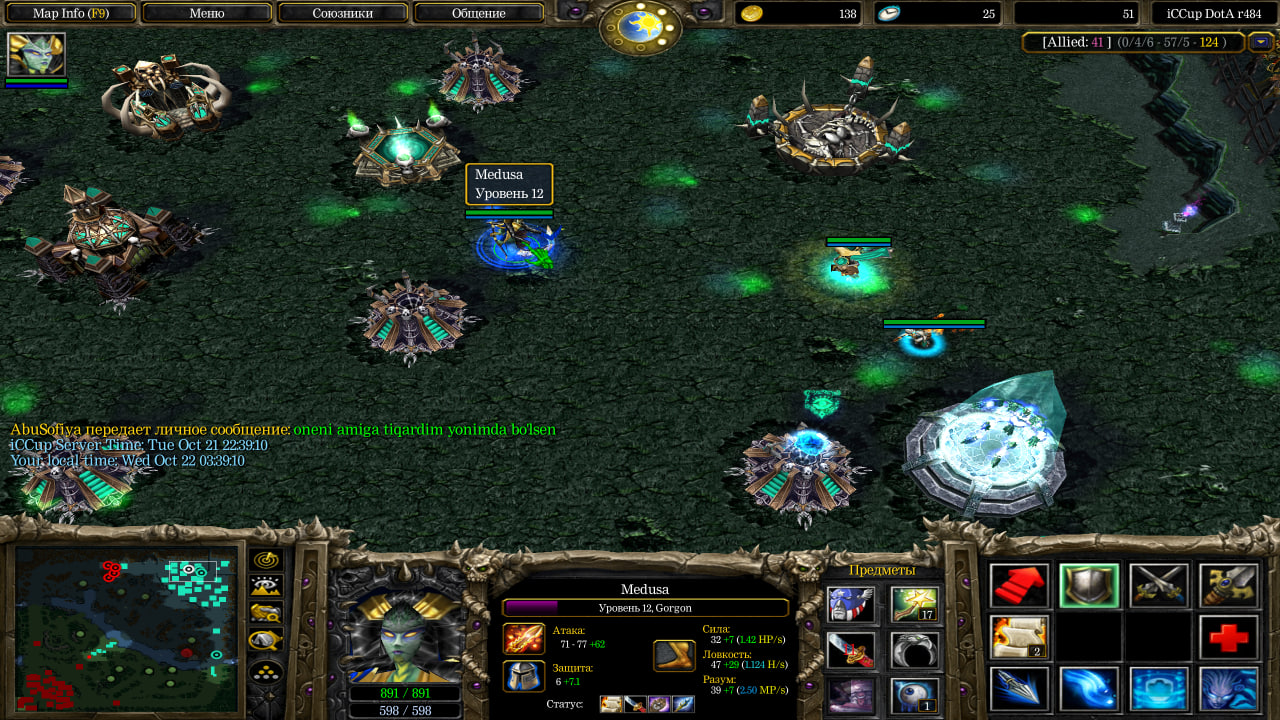Activate the crossed swords Attack command
The width and height of the screenshot is (1280, 720).
[1159, 585]
